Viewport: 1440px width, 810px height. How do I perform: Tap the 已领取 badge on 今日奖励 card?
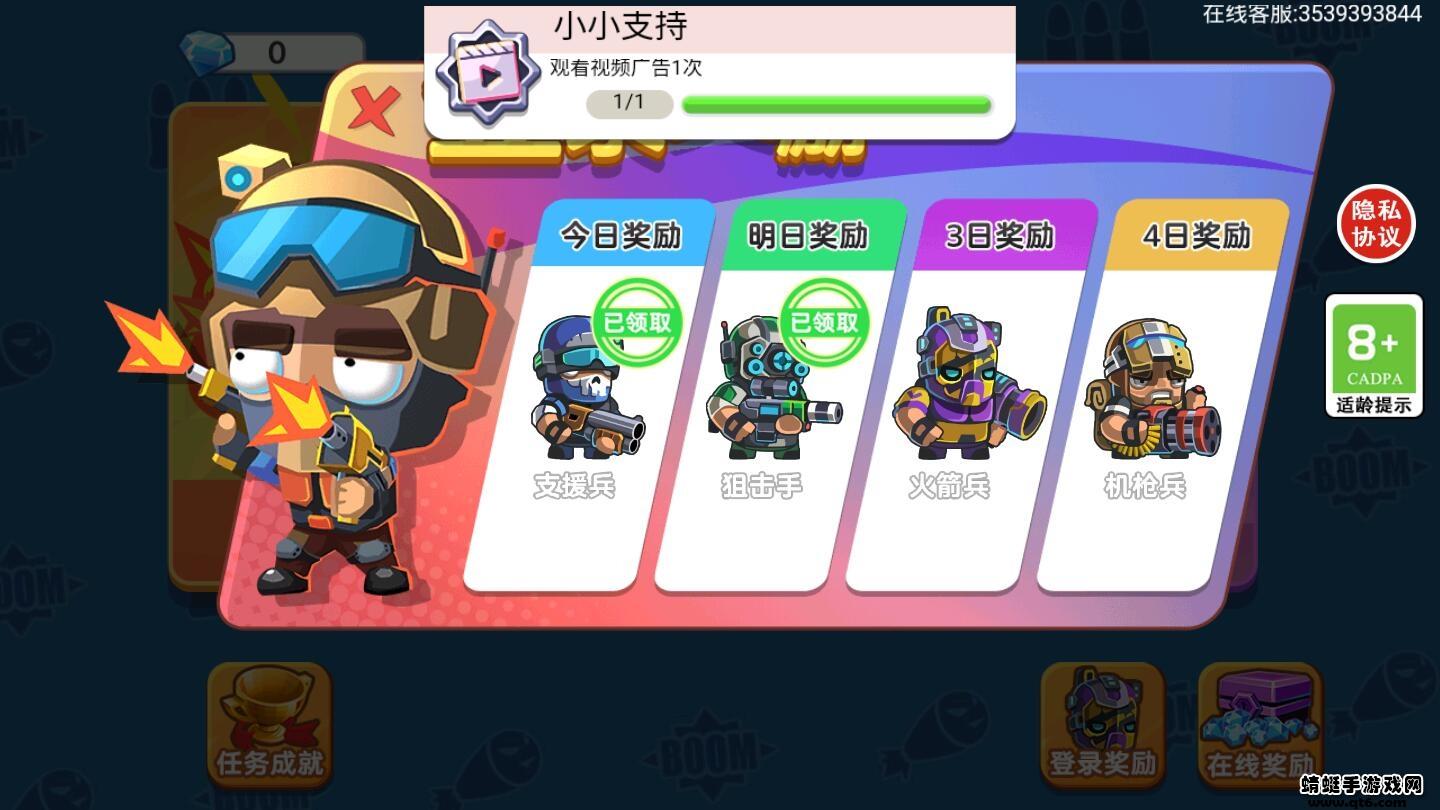coord(637,322)
